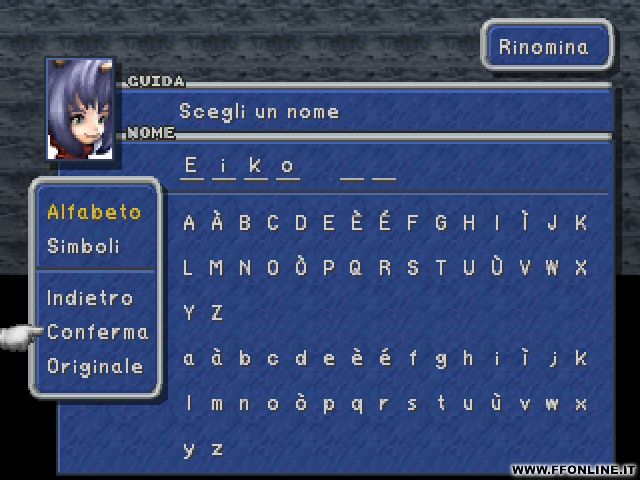The height and width of the screenshot is (480, 640).
Task: Restore the name with Originale
Action: click(95, 366)
